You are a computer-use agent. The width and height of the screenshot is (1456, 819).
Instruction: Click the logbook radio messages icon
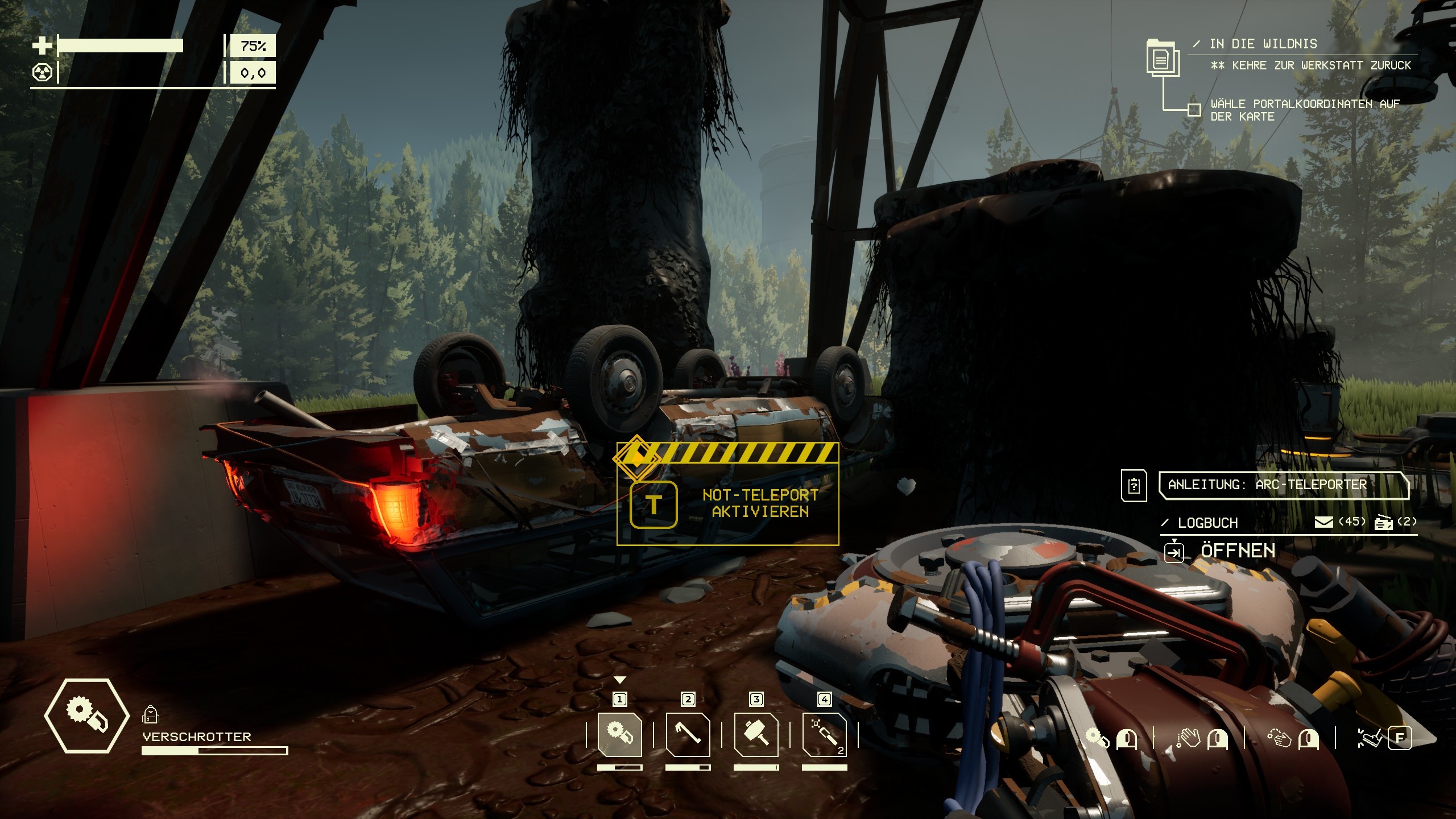[1384, 522]
